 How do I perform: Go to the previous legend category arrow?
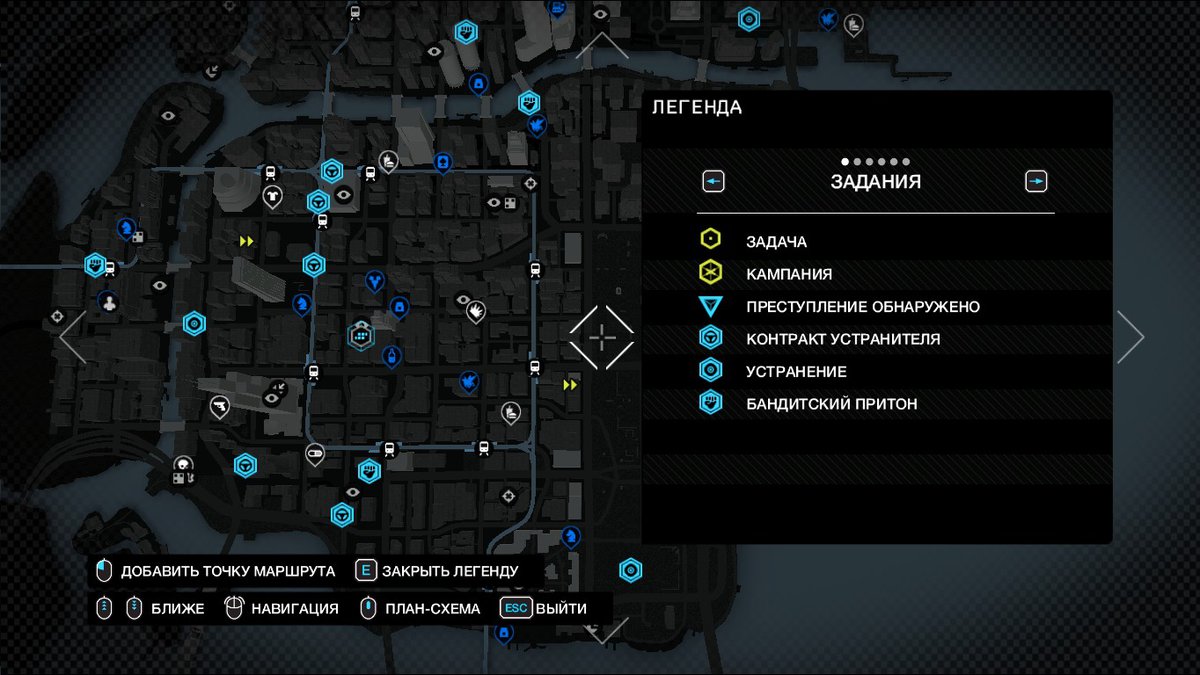[713, 182]
